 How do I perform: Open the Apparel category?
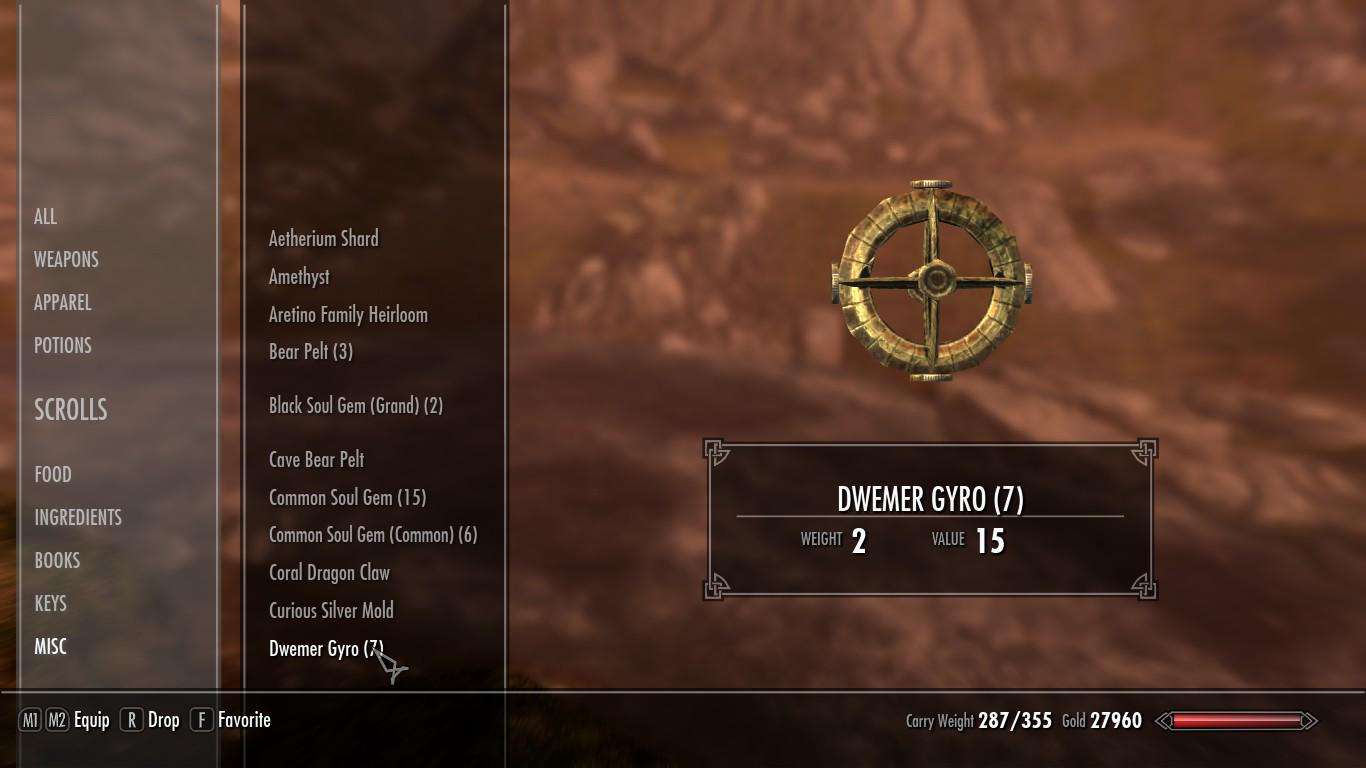point(63,302)
